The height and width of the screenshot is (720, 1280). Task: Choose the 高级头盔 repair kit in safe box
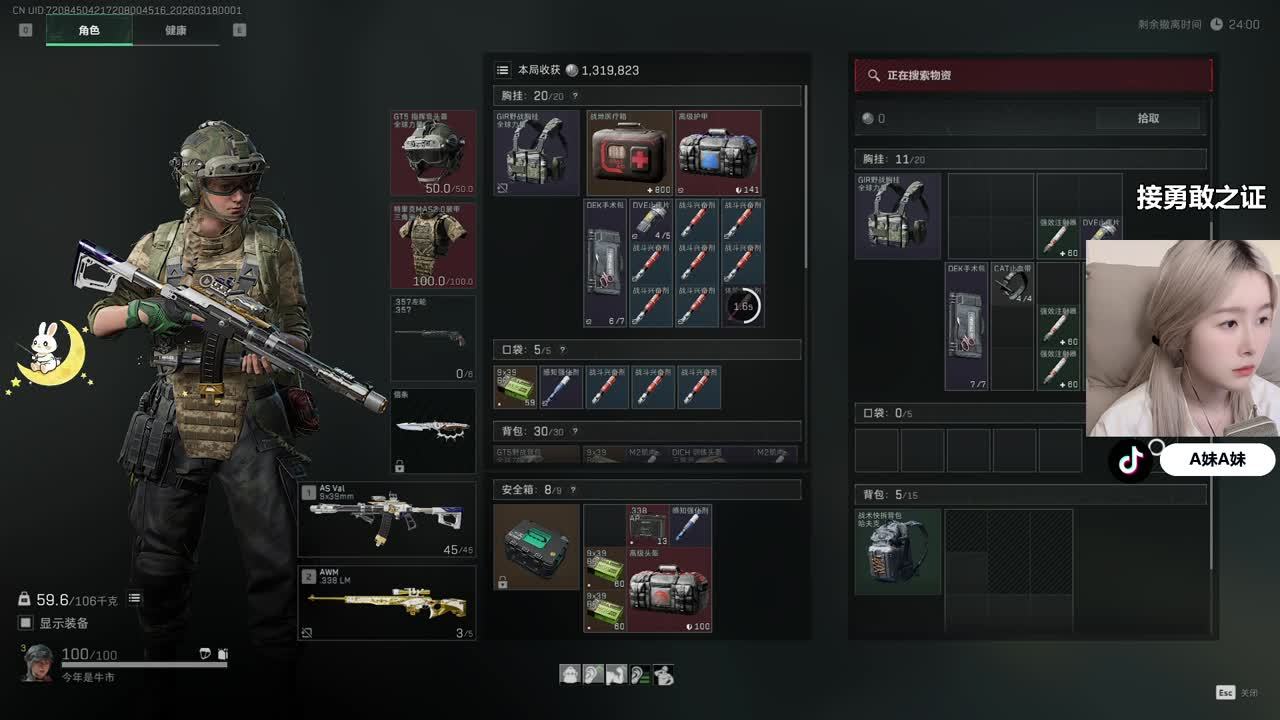[669, 589]
